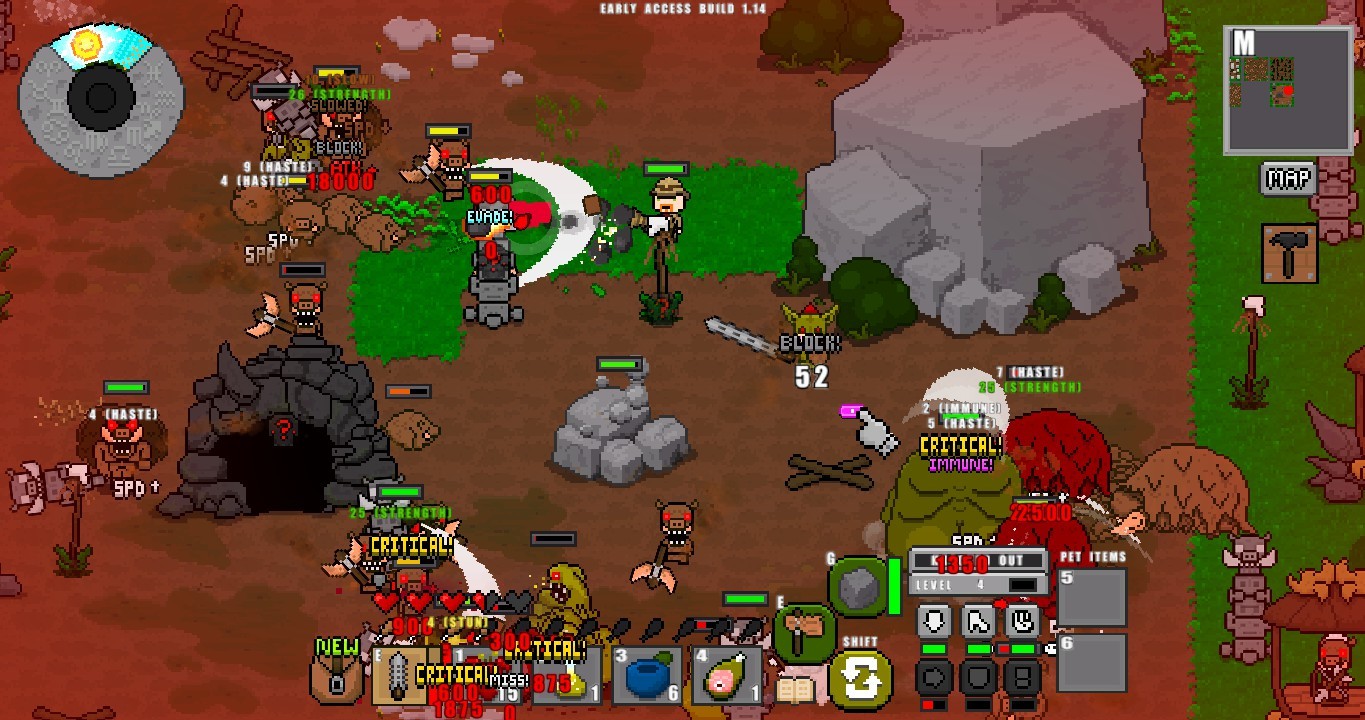The width and height of the screenshot is (1365, 720).
Task: Use the rock skill on the G button
Action: tap(857, 585)
